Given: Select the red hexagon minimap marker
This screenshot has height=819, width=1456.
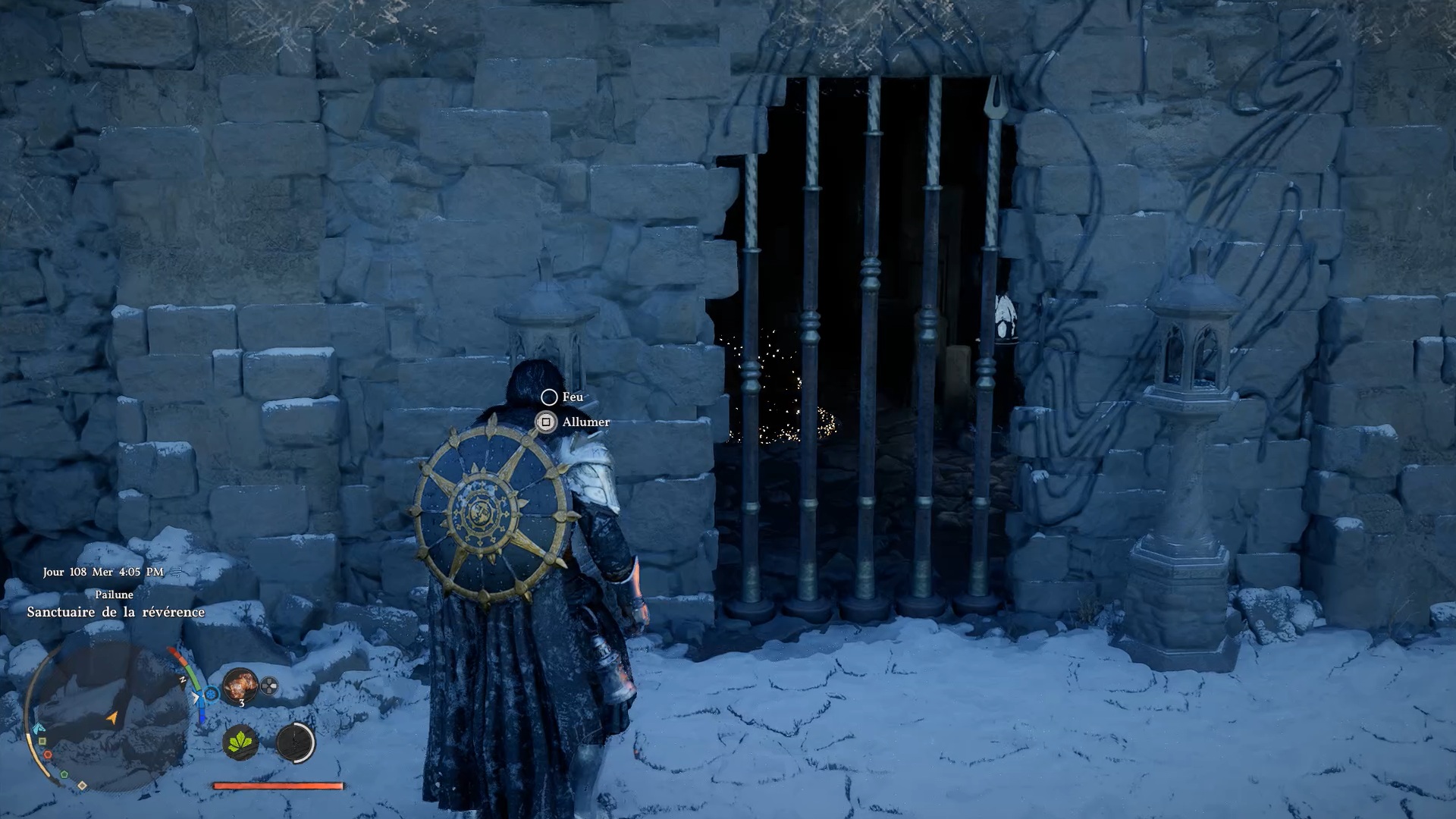Looking at the screenshot, I should pyautogui.click(x=48, y=755).
